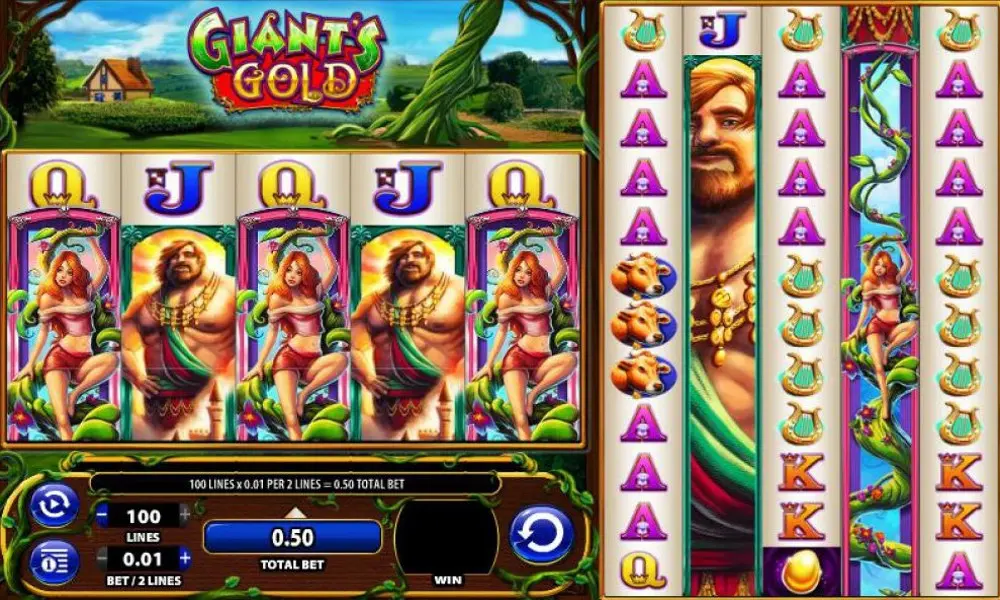Click the 0.50 Total Bet button
This screenshot has width=1000, height=600.
(x=292, y=537)
